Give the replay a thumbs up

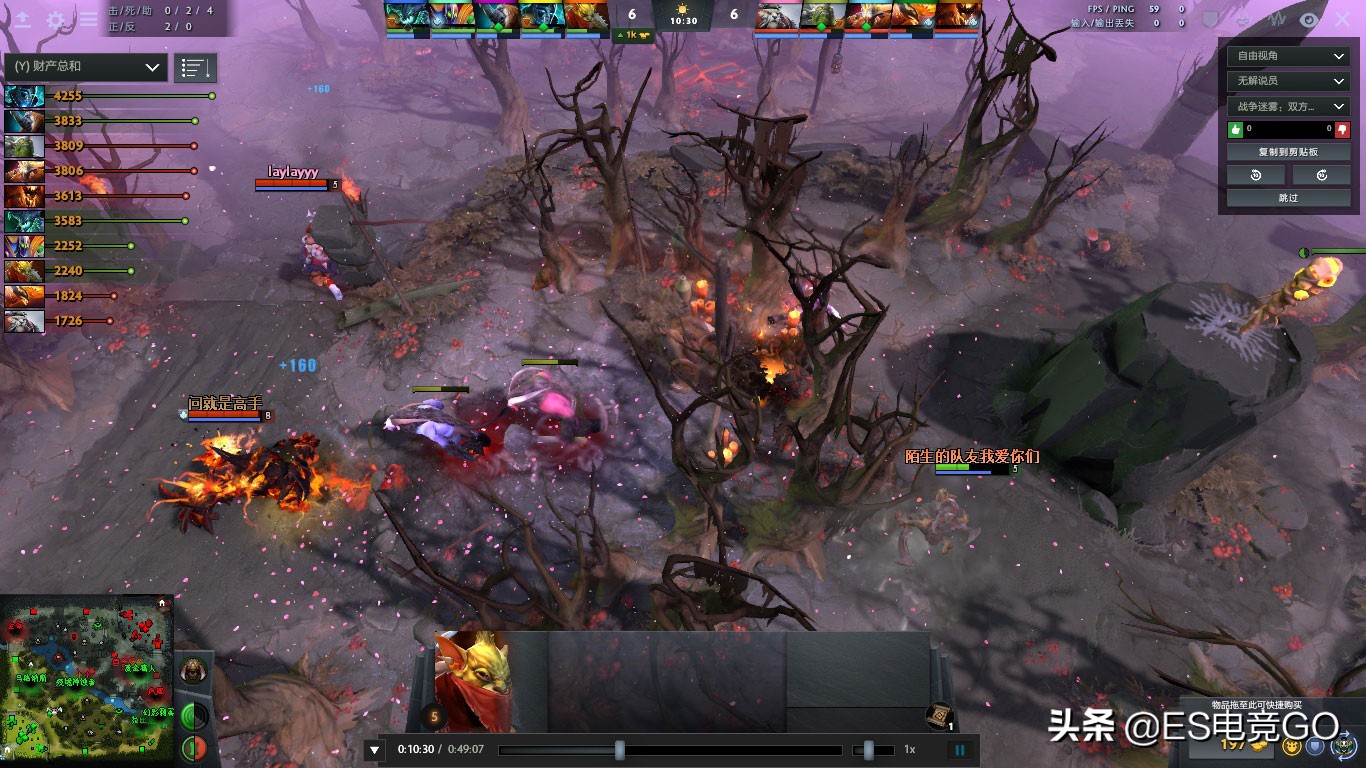coord(1233,128)
